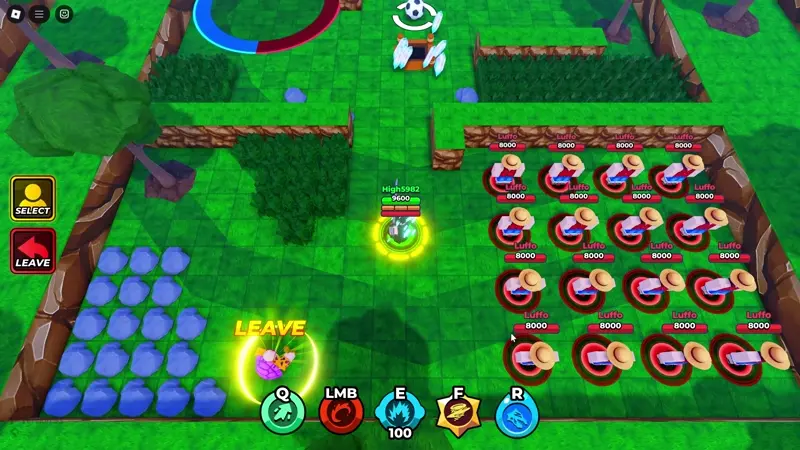The width and height of the screenshot is (800, 450).
Task: Open the Roblox main menu
Action: pyautogui.click(x=16, y=14)
